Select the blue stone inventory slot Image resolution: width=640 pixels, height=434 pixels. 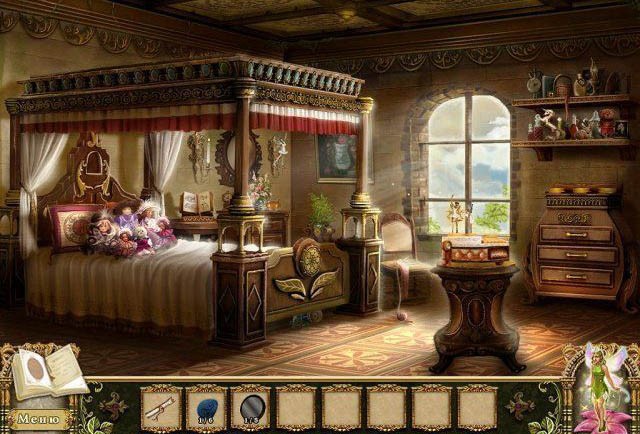tap(206, 407)
